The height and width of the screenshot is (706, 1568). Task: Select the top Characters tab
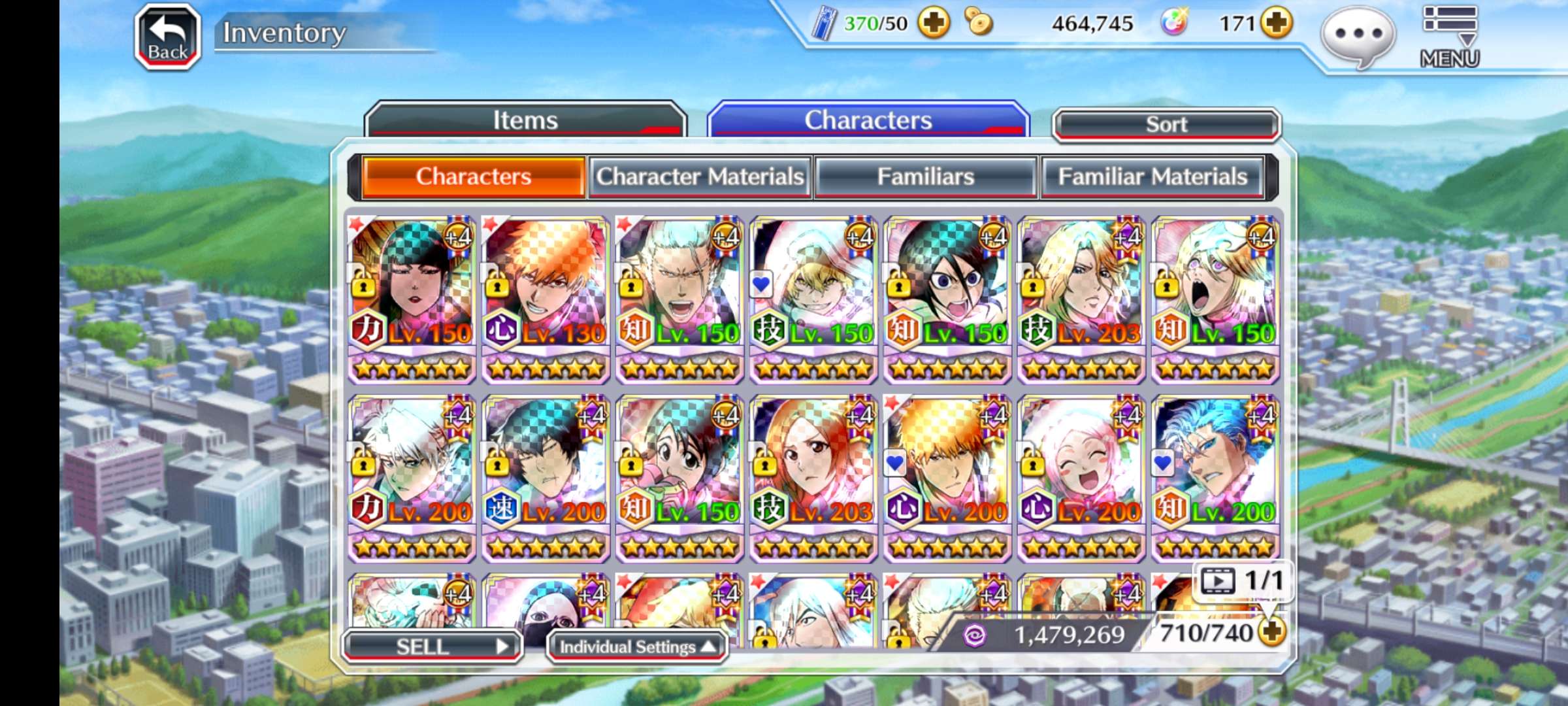click(x=868, y=120)
